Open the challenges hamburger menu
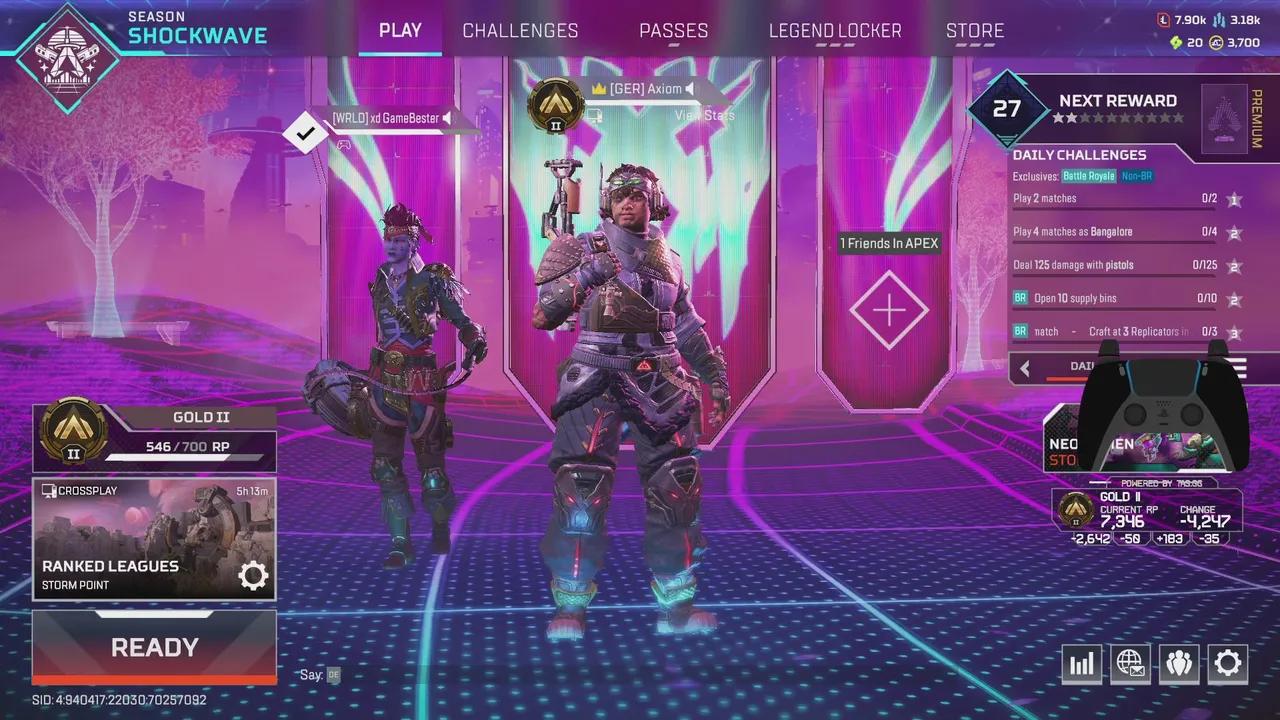Screen dimensions: 1280x720 click(x=1237, y=368)
